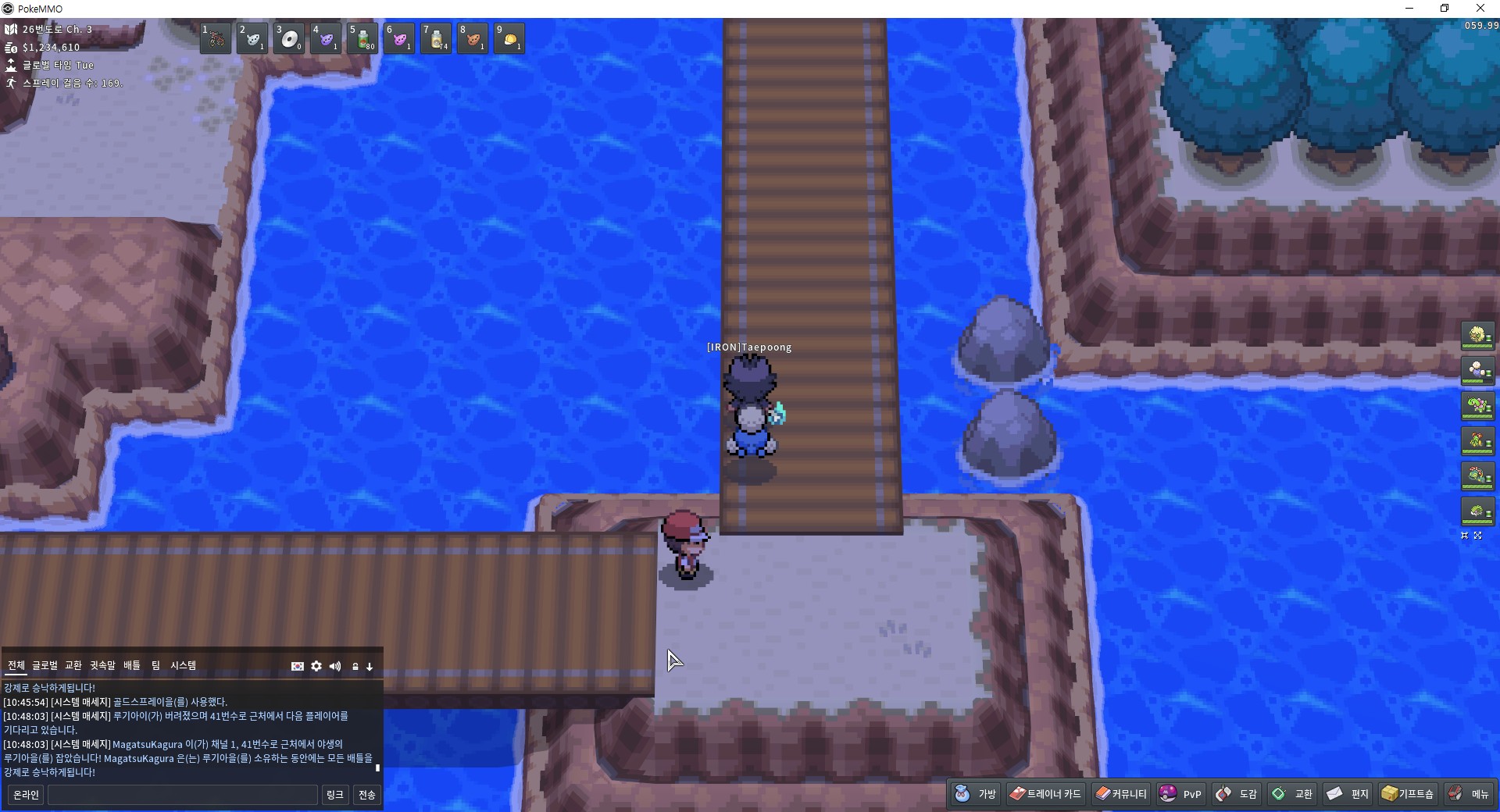Screen dimensions: 1500x812
Task: Select the silver disc in slot 3
Action: click(x=290, y=38)
